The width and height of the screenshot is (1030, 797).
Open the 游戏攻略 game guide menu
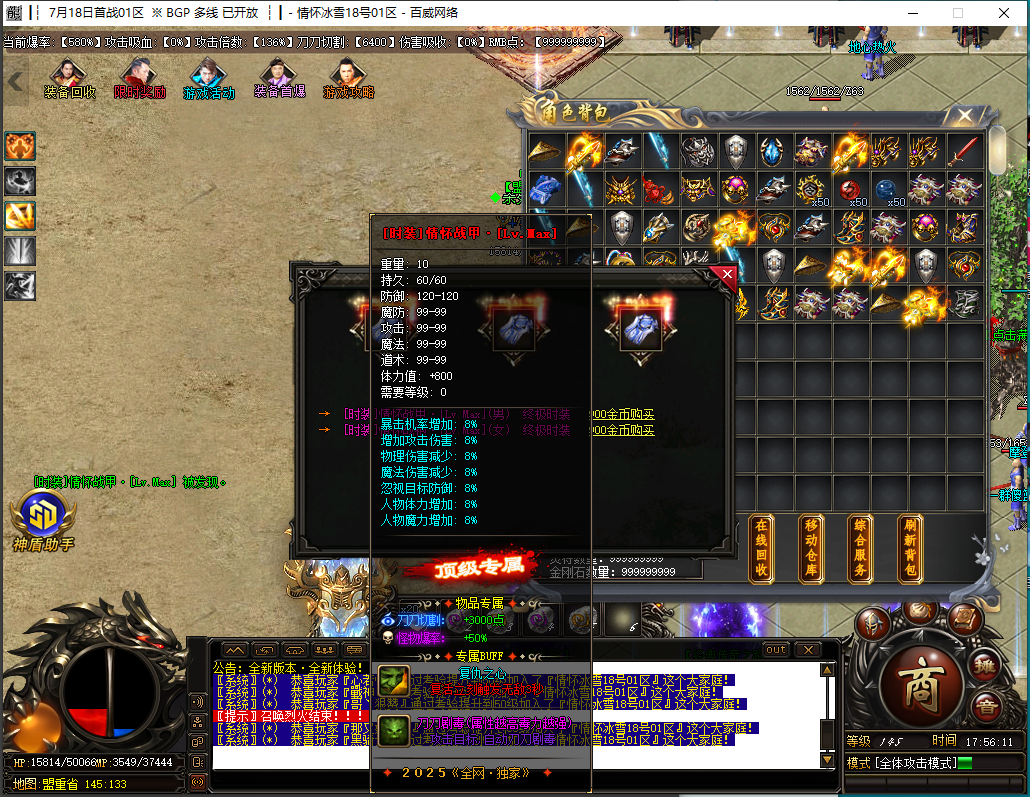click(x=348, y=78)
